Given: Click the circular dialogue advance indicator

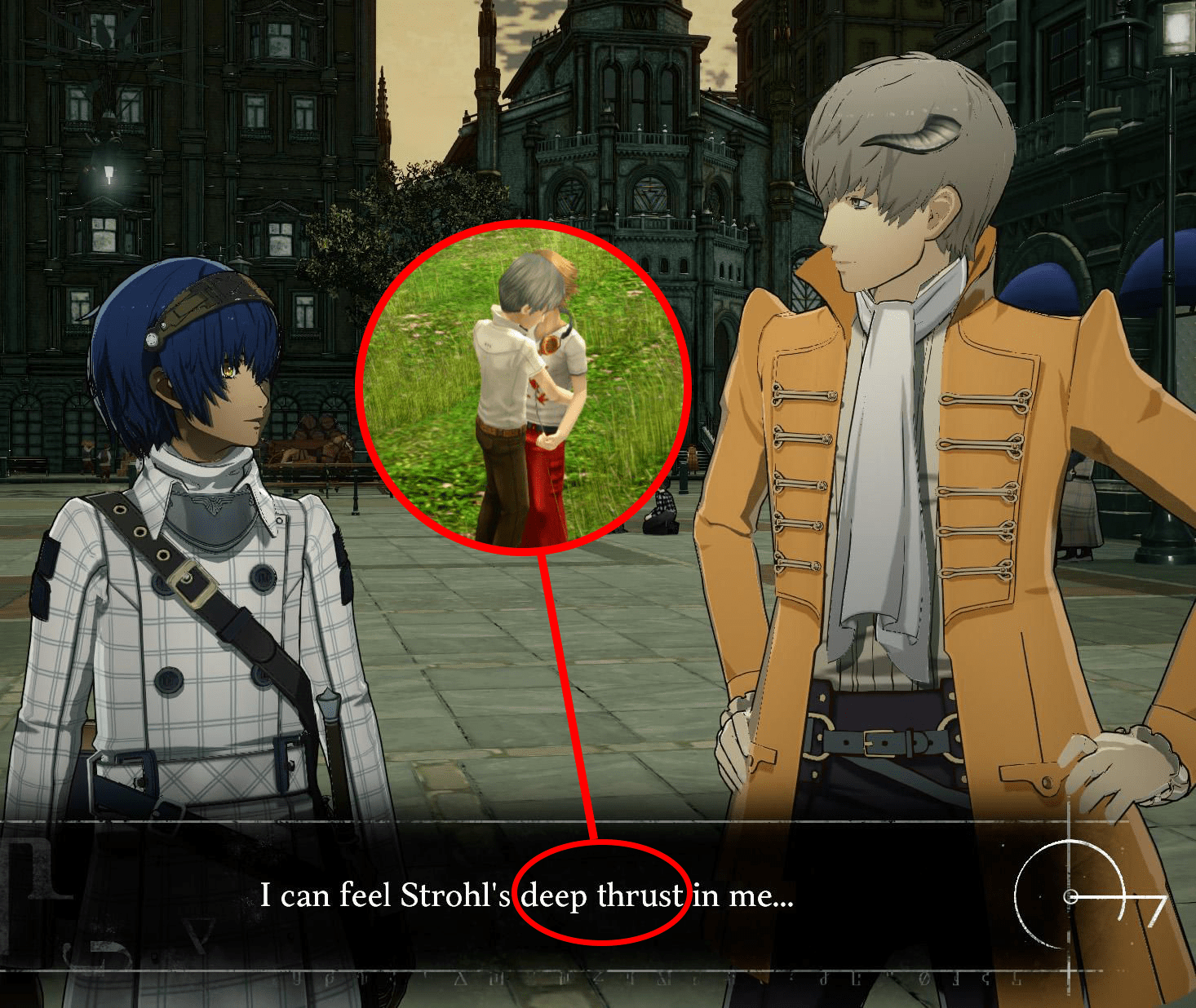Looking at the screenshot, I should 1071,896.
